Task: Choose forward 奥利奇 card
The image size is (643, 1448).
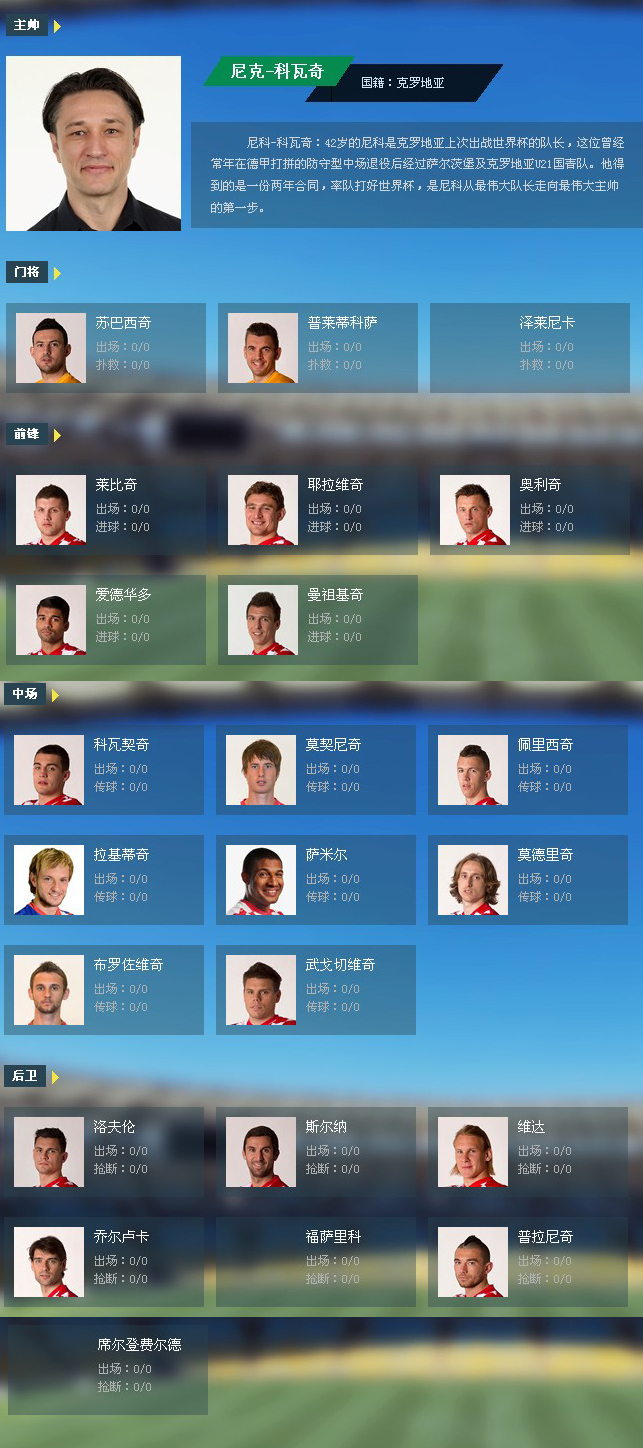Action: point(530,510)
